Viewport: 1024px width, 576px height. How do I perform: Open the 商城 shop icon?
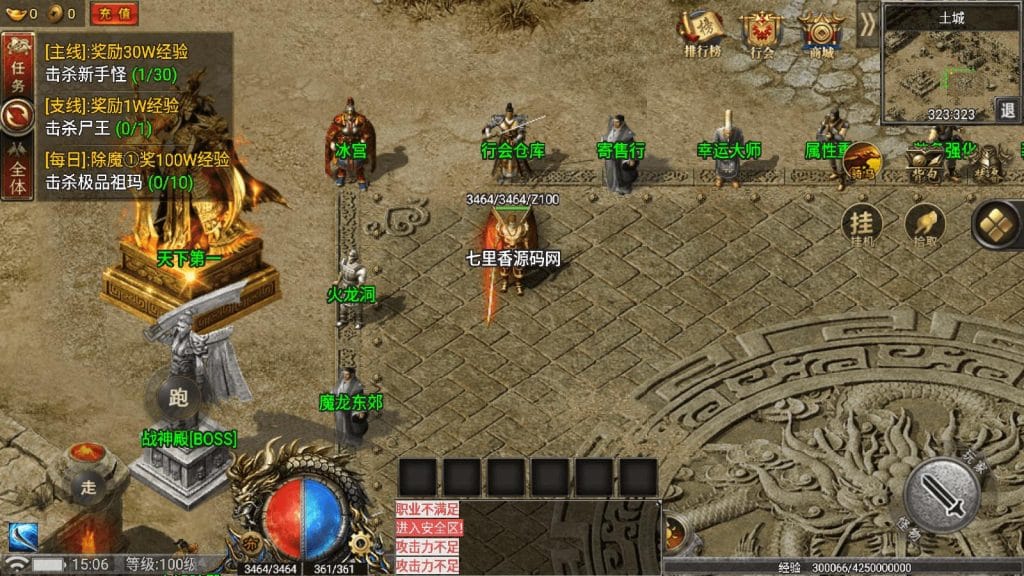822,36
